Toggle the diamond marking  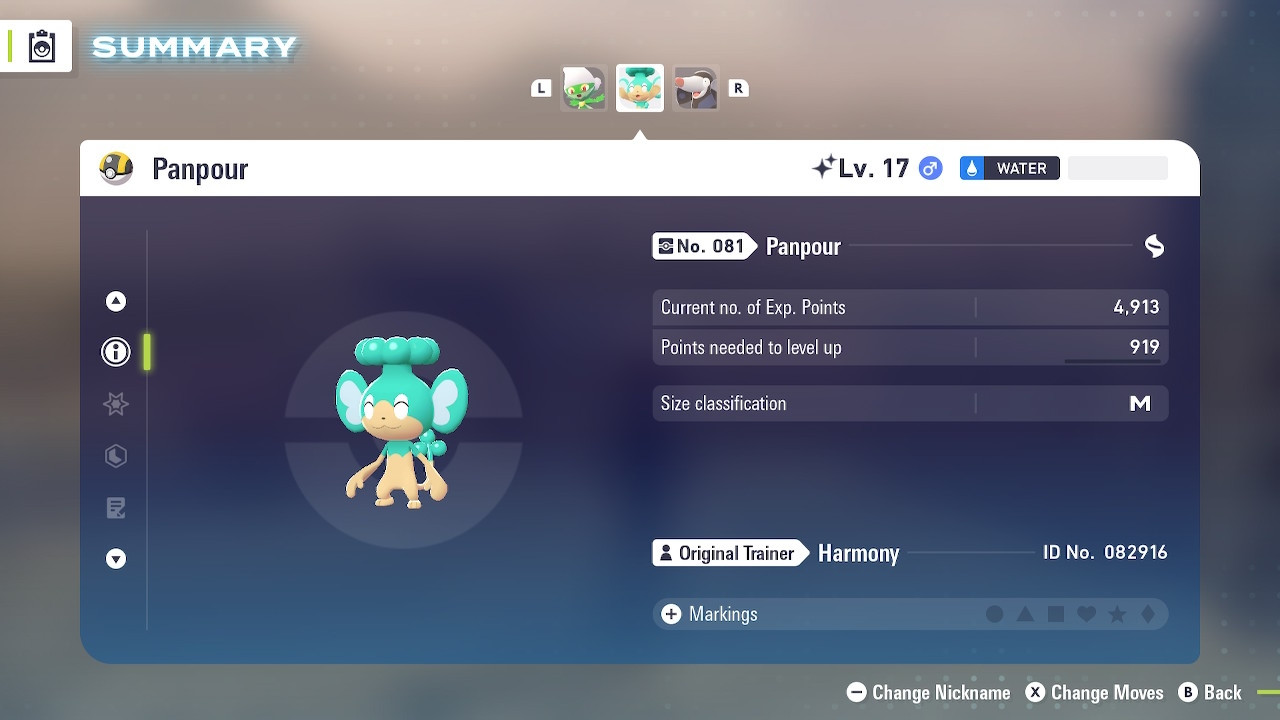(1148, 614)
